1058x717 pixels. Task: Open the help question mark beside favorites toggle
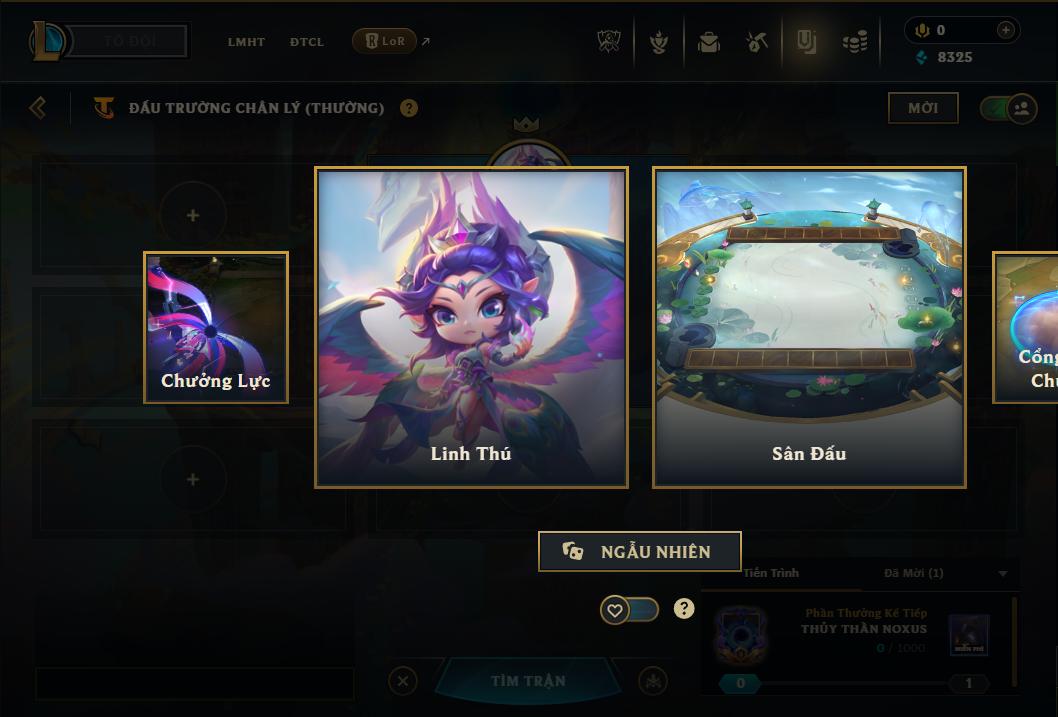click(684, 608)
